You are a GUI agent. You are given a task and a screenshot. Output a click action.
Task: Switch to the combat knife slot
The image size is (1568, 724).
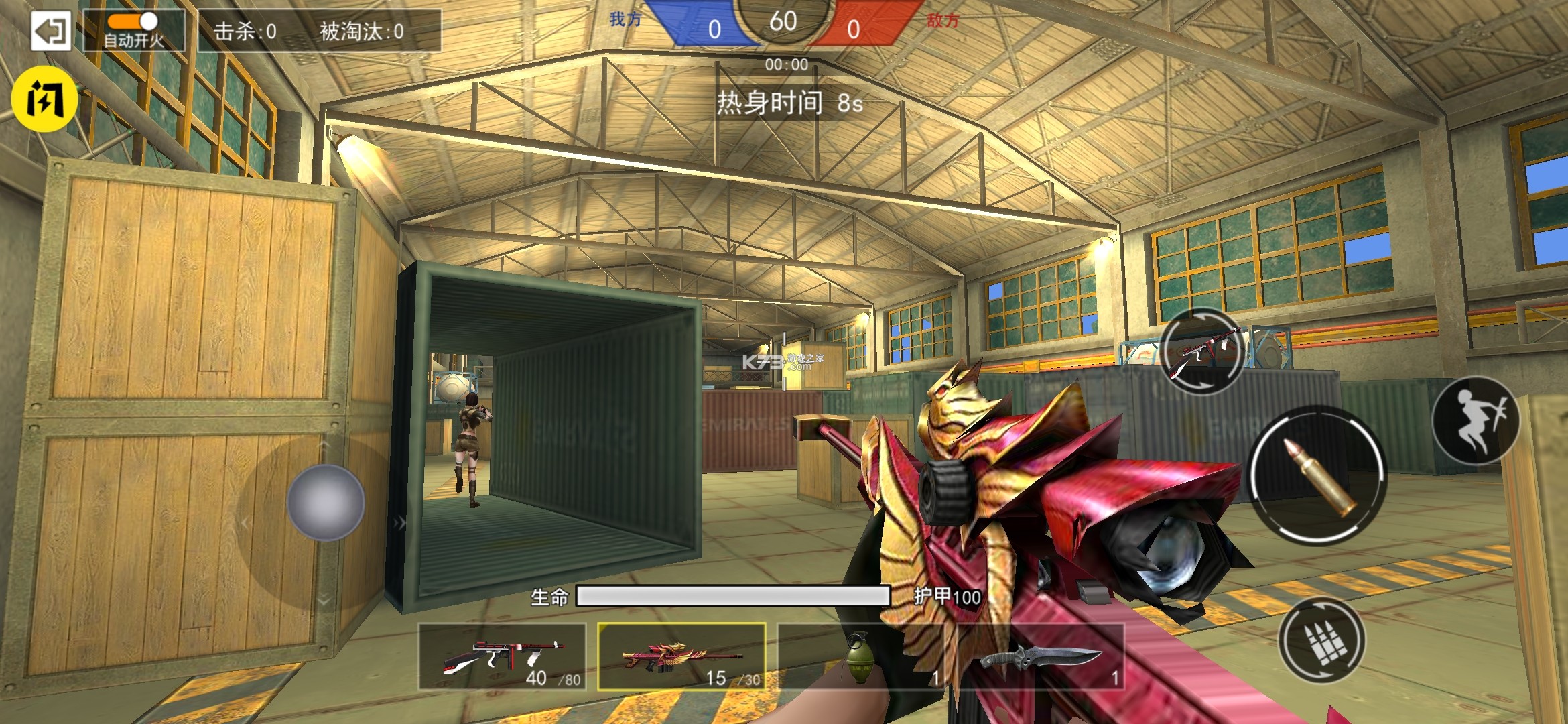click(1041, 657)
